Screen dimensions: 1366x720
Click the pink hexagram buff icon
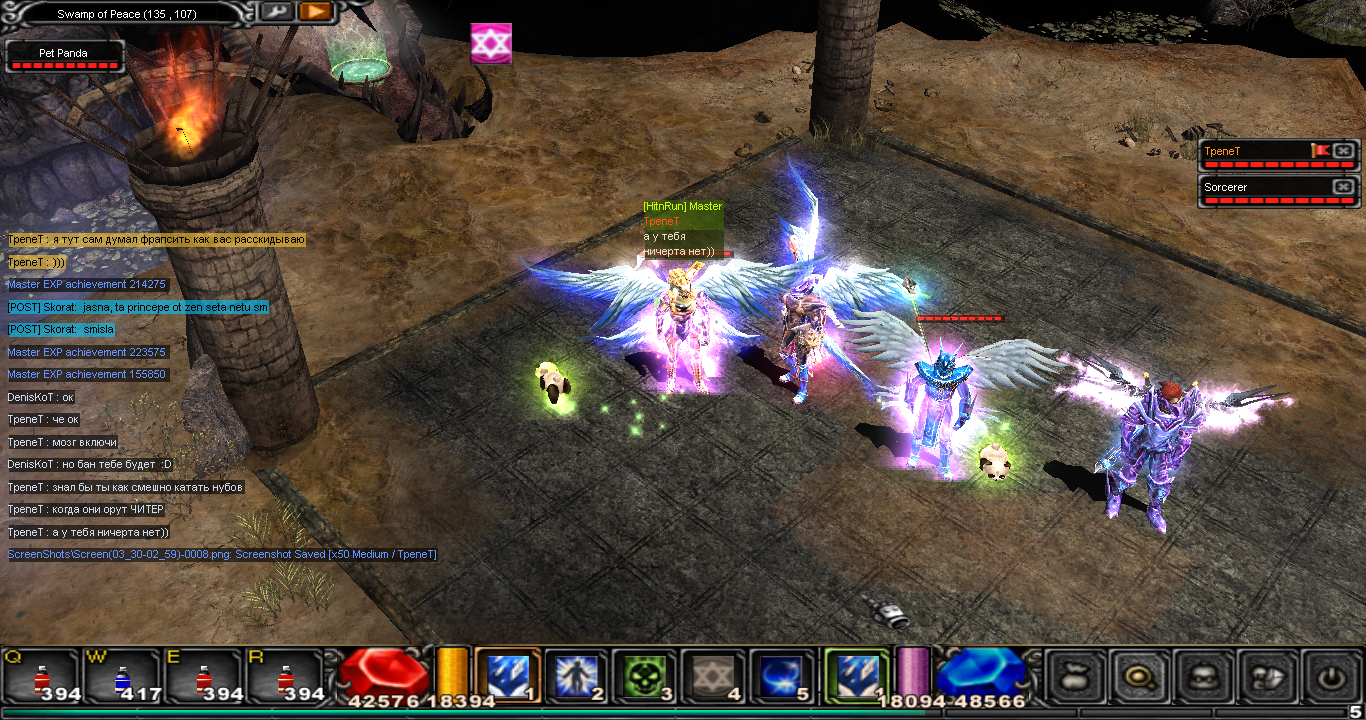click(491, 44)
